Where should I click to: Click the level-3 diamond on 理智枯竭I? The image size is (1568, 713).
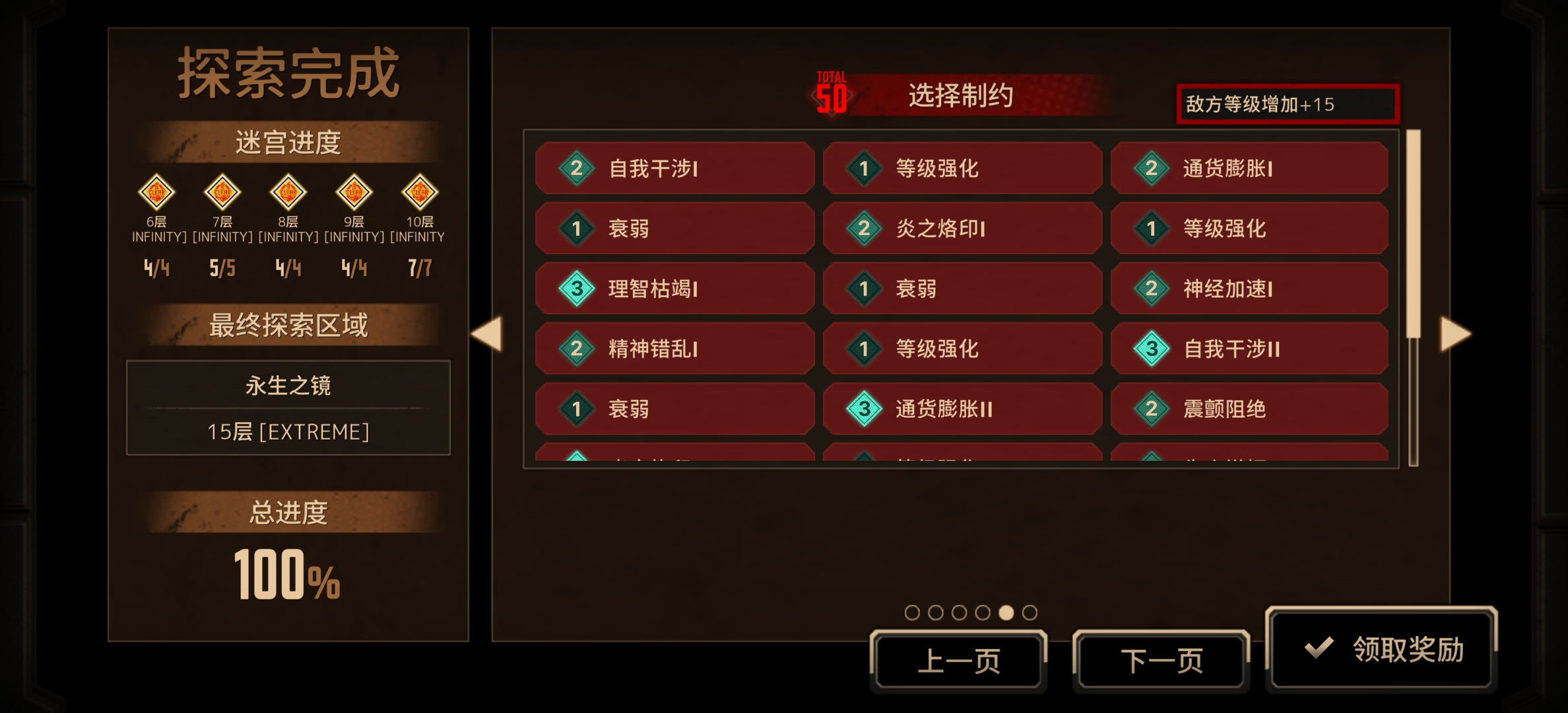coord(575,288)
